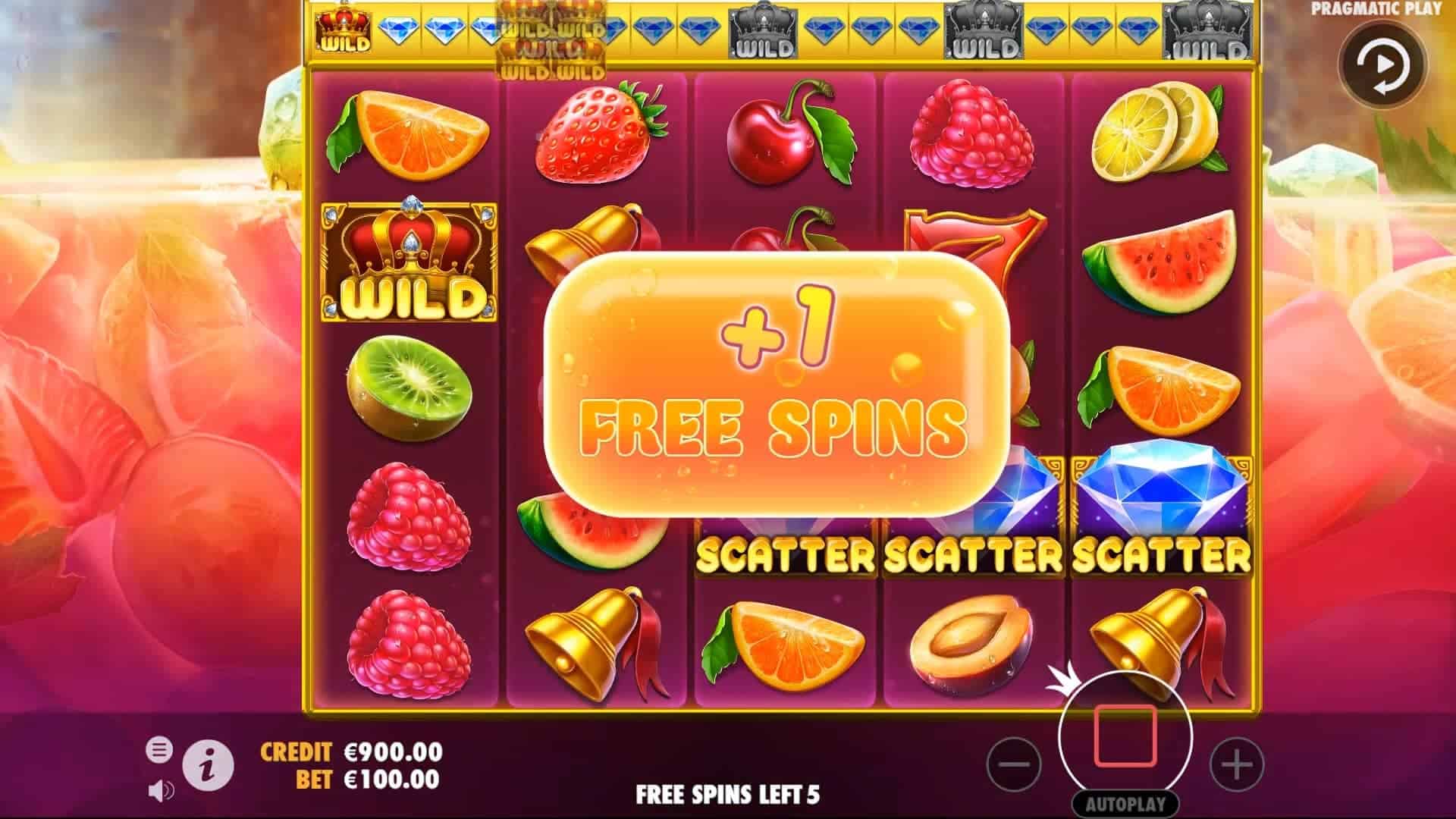Viewport: 1456px width, 819px height.
Task: Click the CREDIT €900.00 display
Action: click(350, 754)
